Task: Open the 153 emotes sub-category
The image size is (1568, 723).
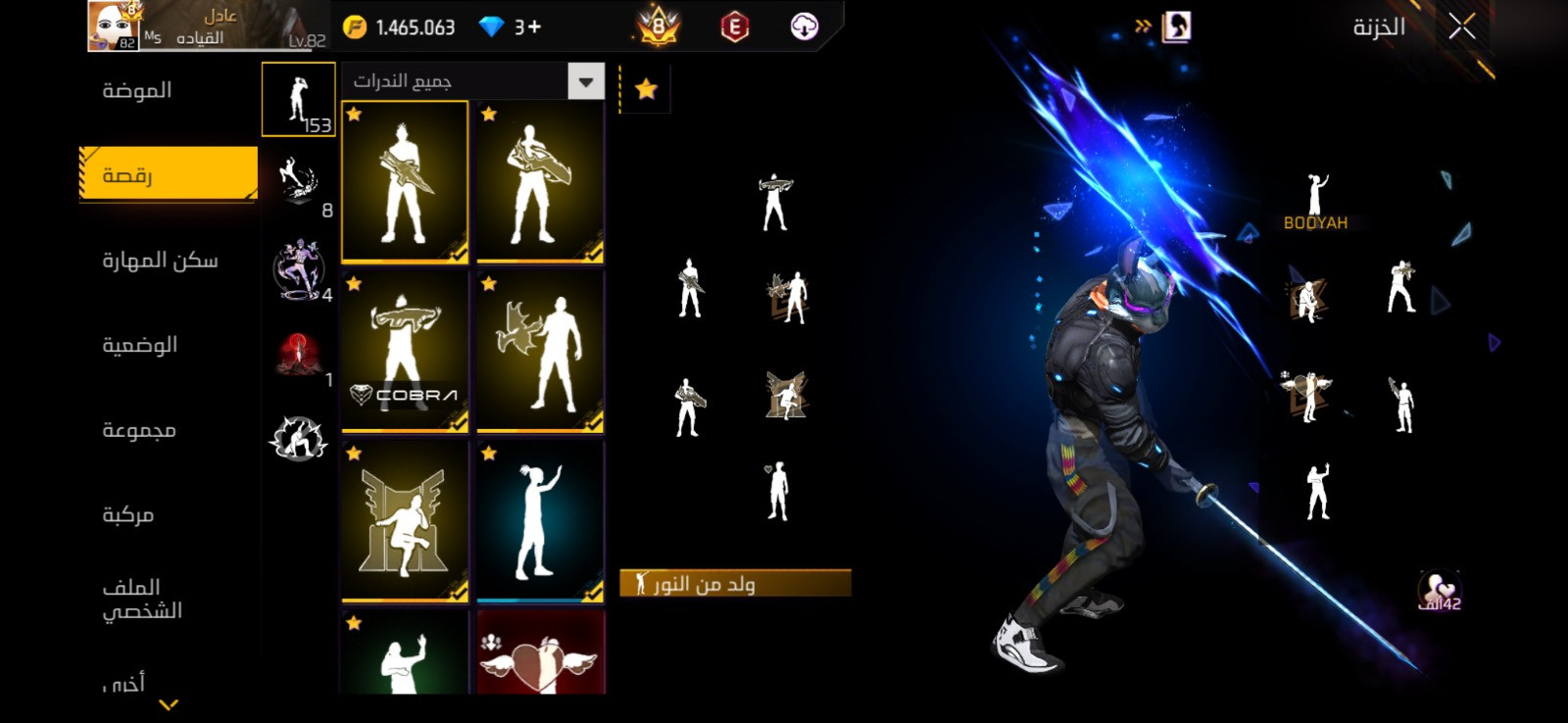Action: [x=298, y=99]
